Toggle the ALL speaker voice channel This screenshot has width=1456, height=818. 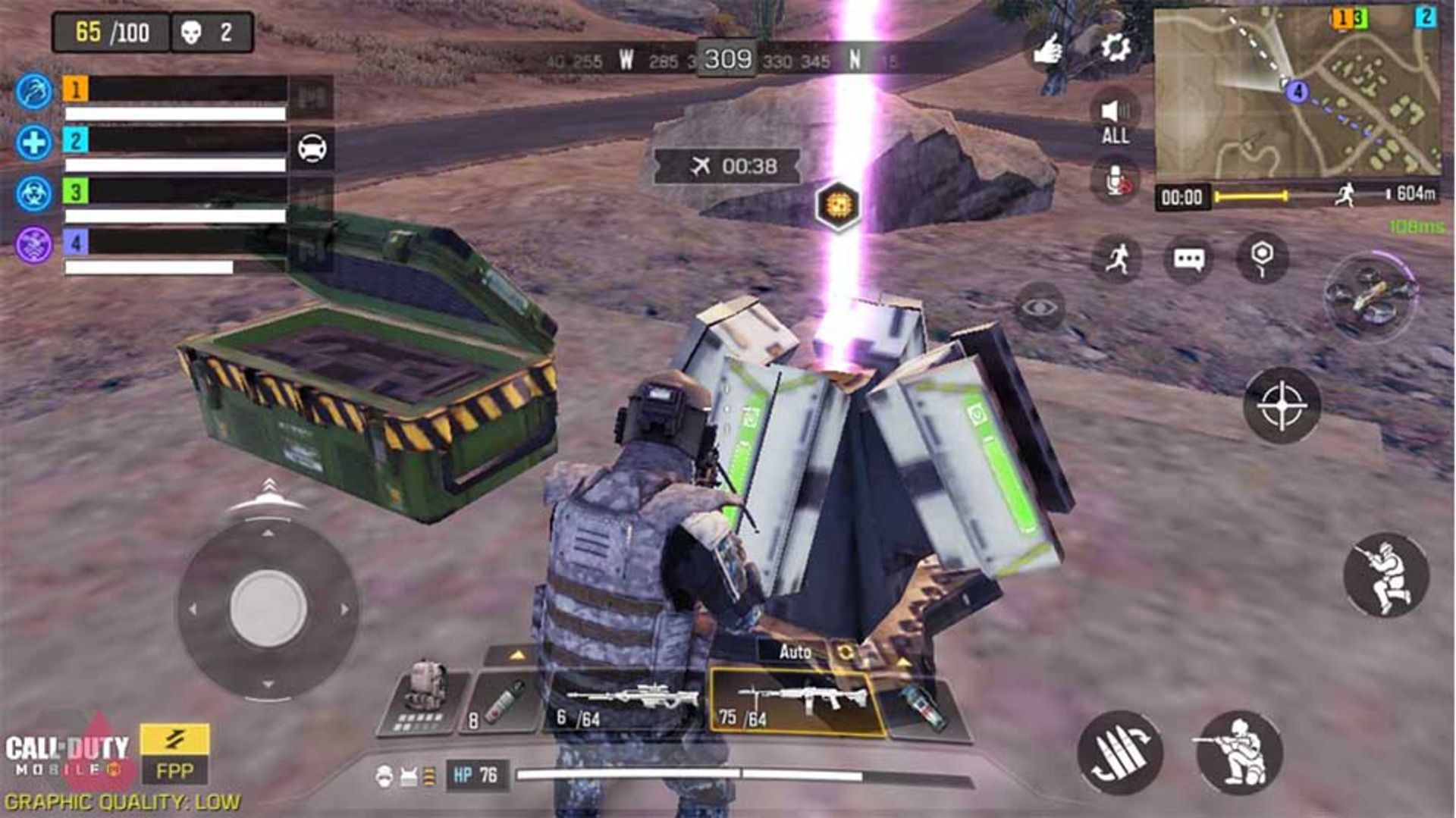1115,120
